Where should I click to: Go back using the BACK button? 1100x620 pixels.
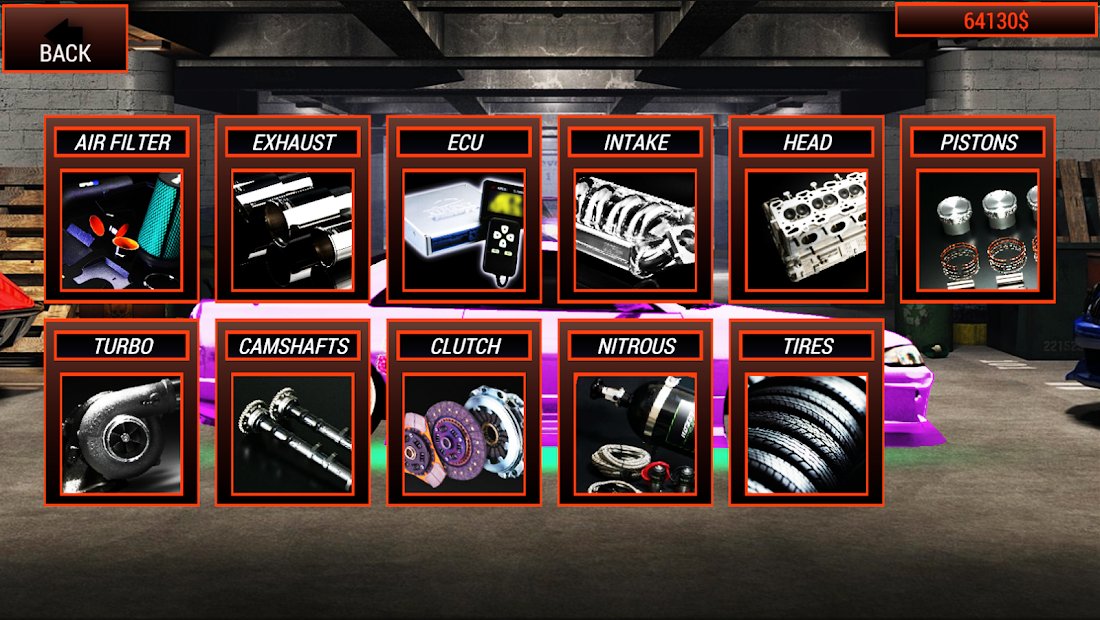click(x=65, y=39)
